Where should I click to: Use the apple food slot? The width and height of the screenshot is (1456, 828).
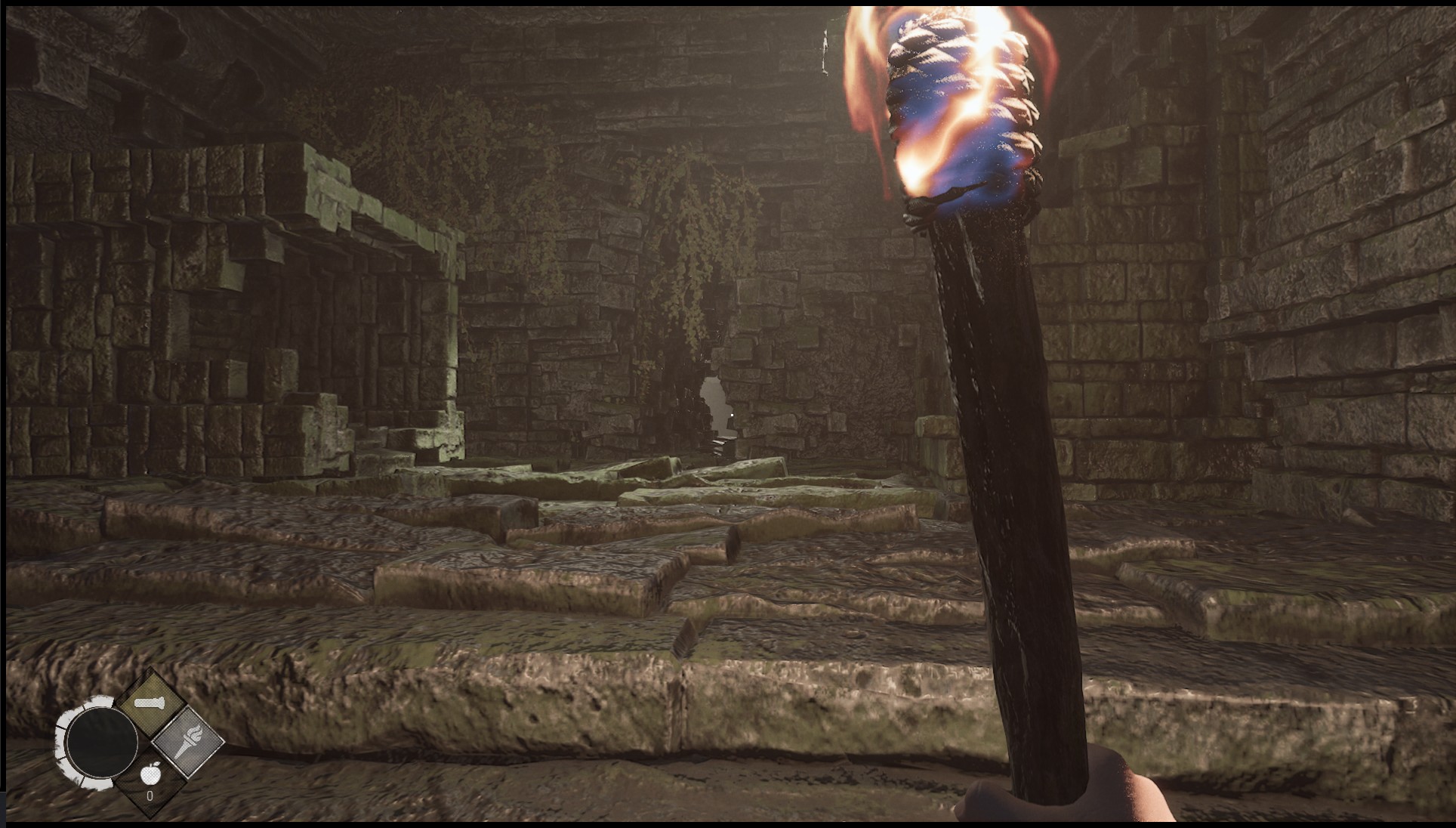pos(150,778)
